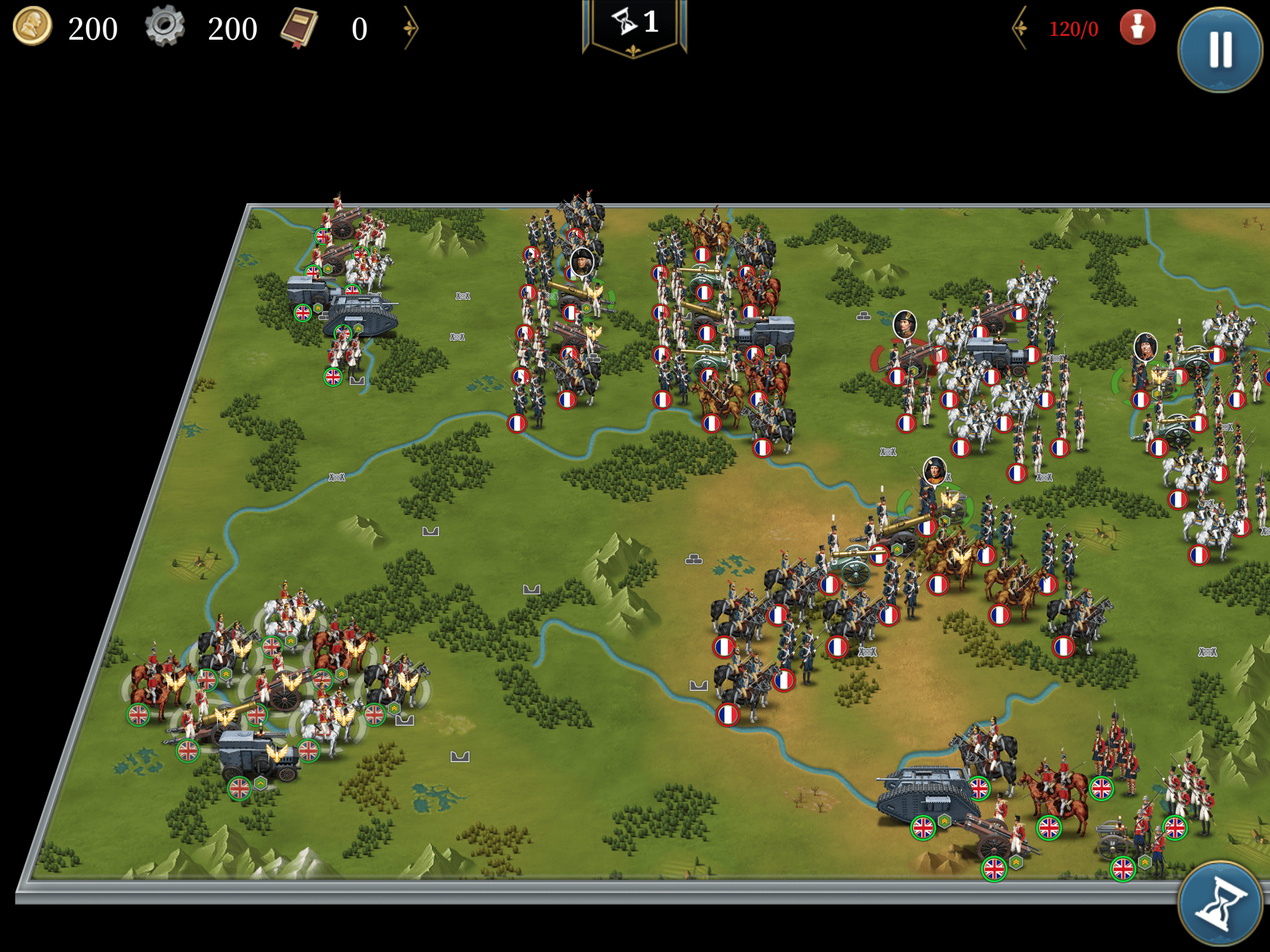The image size is (1270, 952).
Task: Click the gold coin resource icon
Action: [x=32, y=27]
